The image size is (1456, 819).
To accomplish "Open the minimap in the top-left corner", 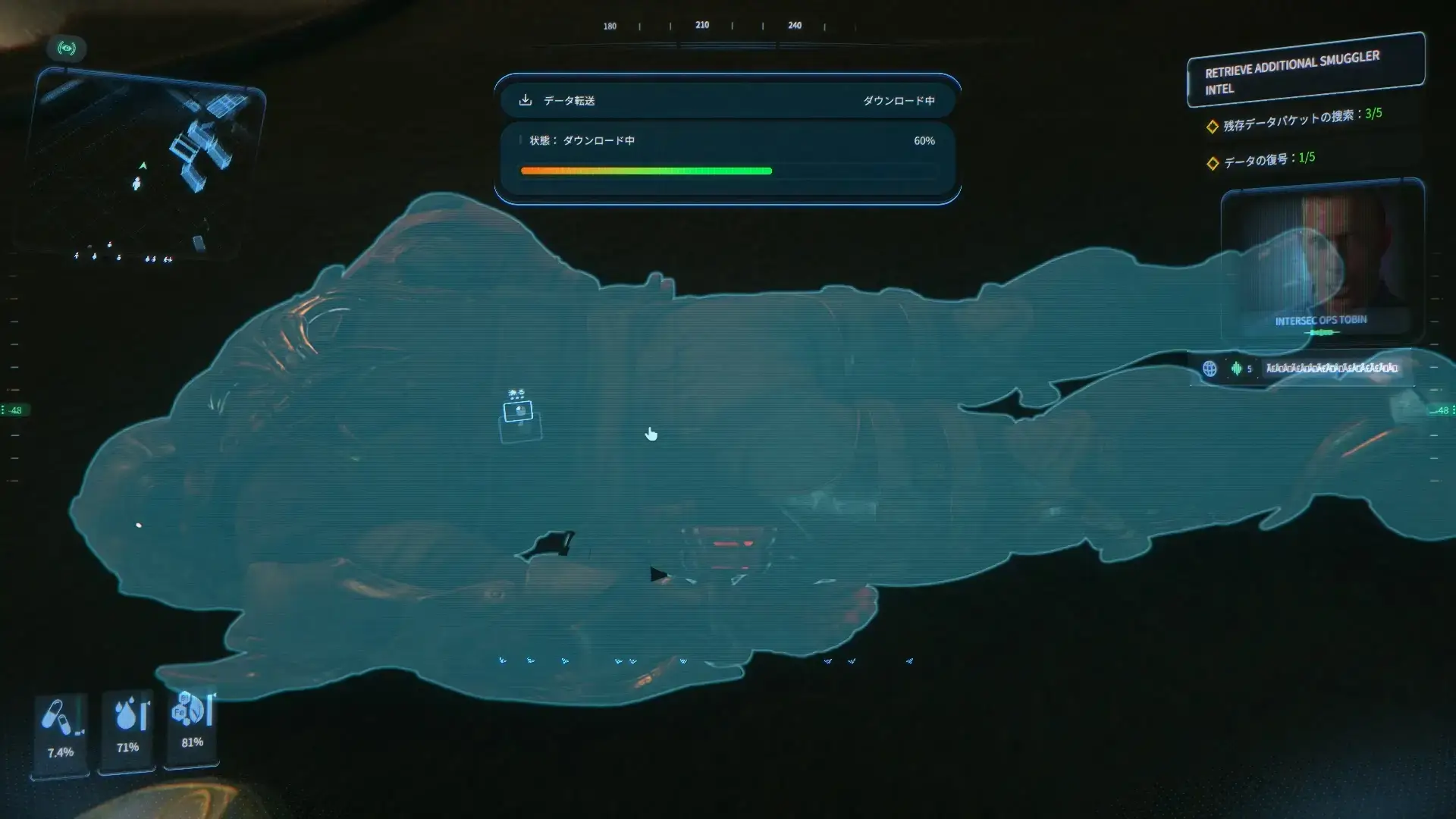I will tap(146, 163).
